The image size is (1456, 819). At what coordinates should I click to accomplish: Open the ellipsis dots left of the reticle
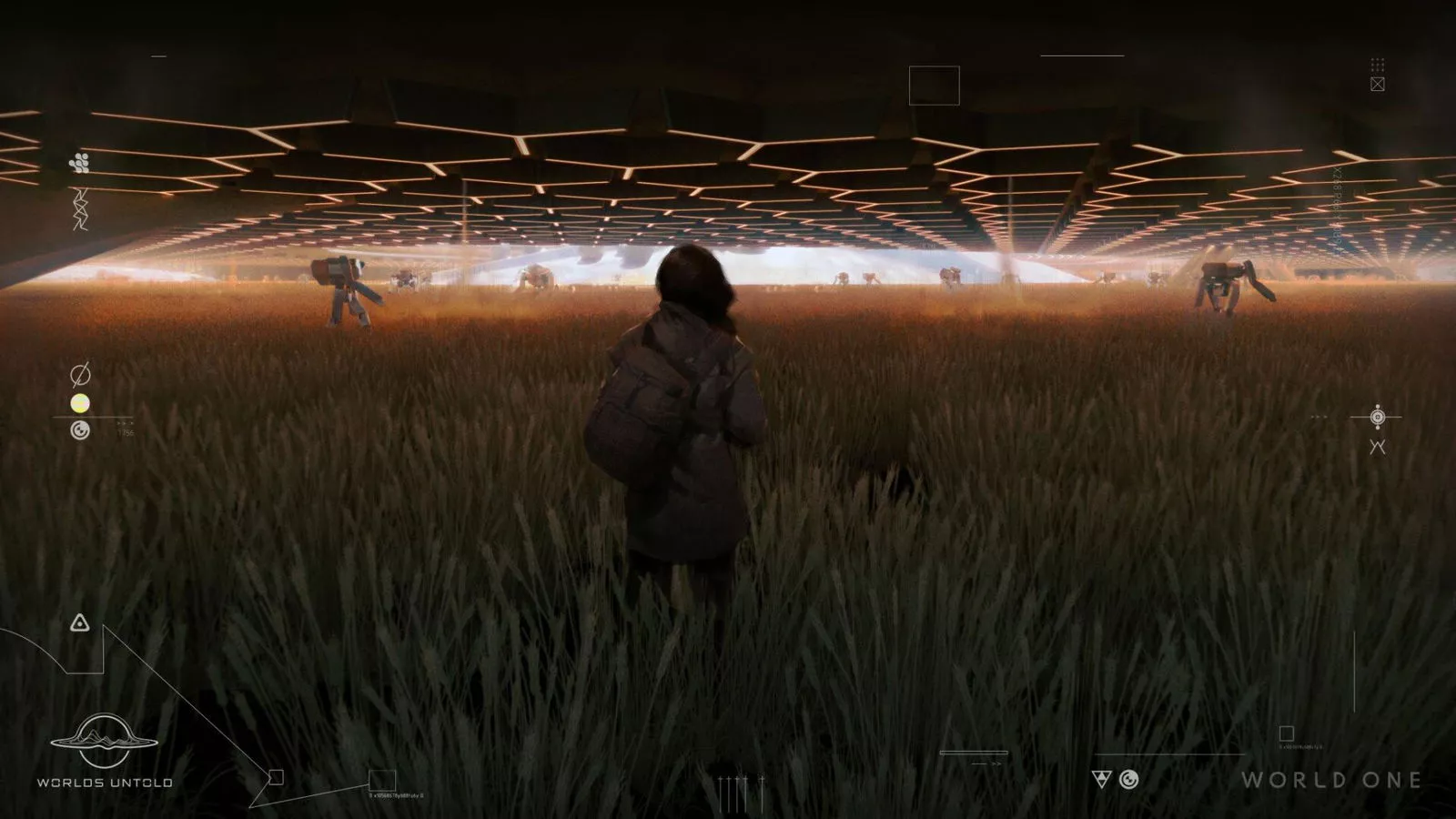pyautogui.click(x=1319, y=417)
